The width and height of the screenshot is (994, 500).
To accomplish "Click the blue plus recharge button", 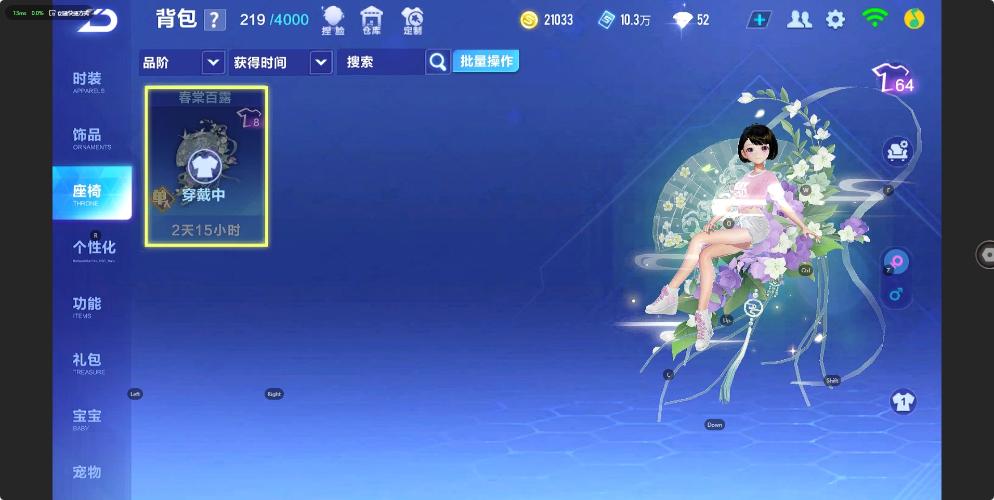I will coord(759,19).
